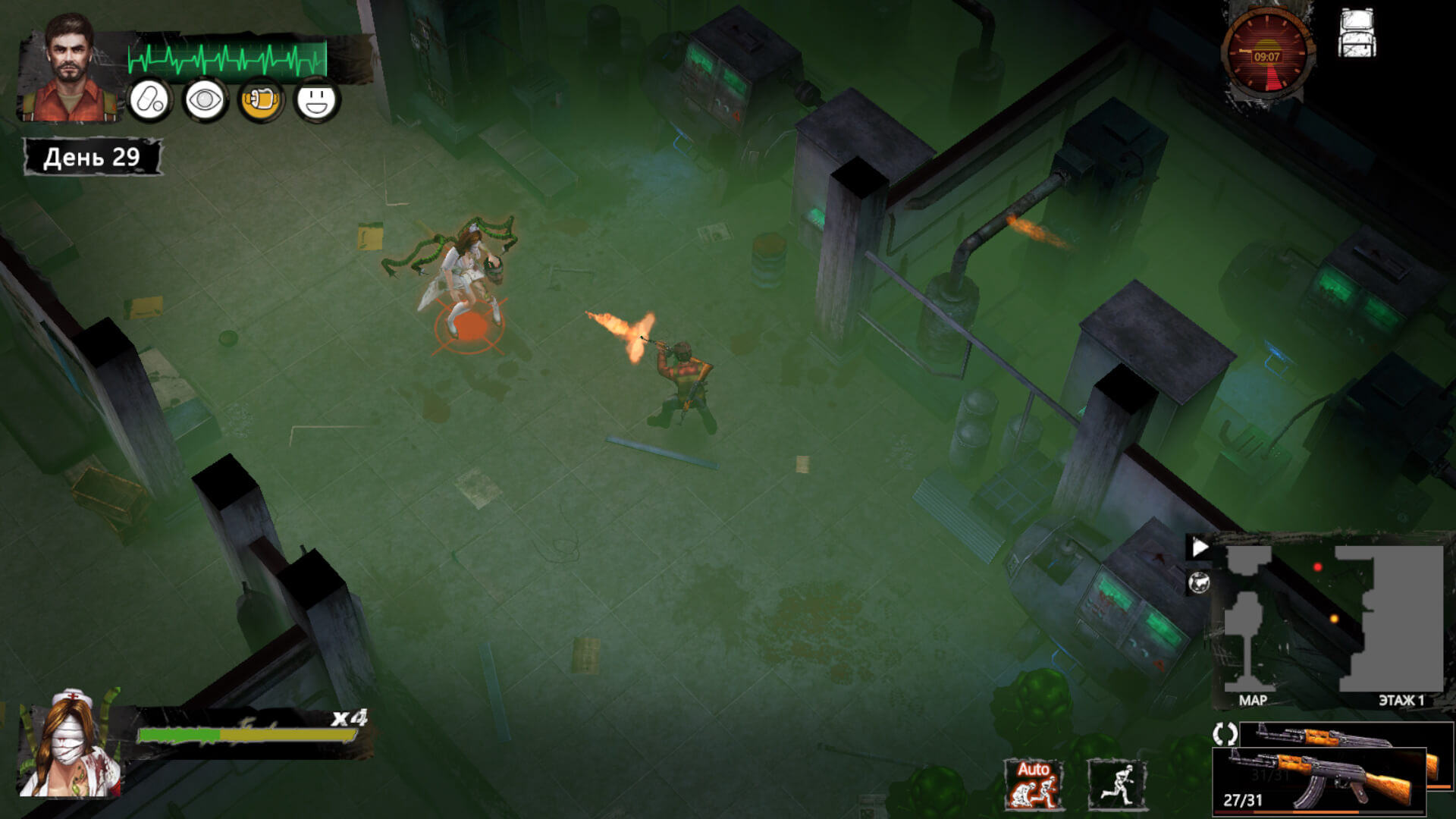Open the beer mug thirst status icon
Image resolution: width=1456 pixels, height=819 pixels.
click(x=260, y=100)
